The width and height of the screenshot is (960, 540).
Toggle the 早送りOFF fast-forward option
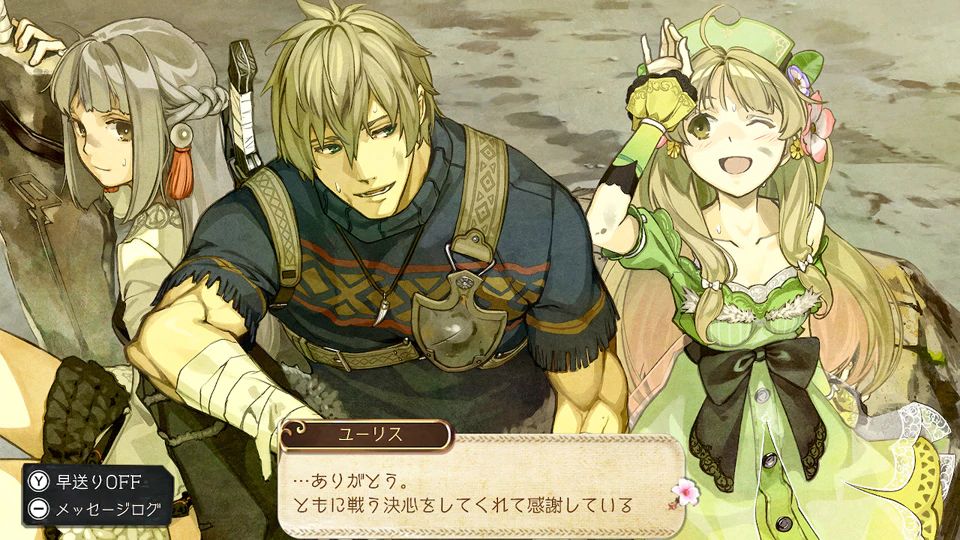(x=98, y=481)
